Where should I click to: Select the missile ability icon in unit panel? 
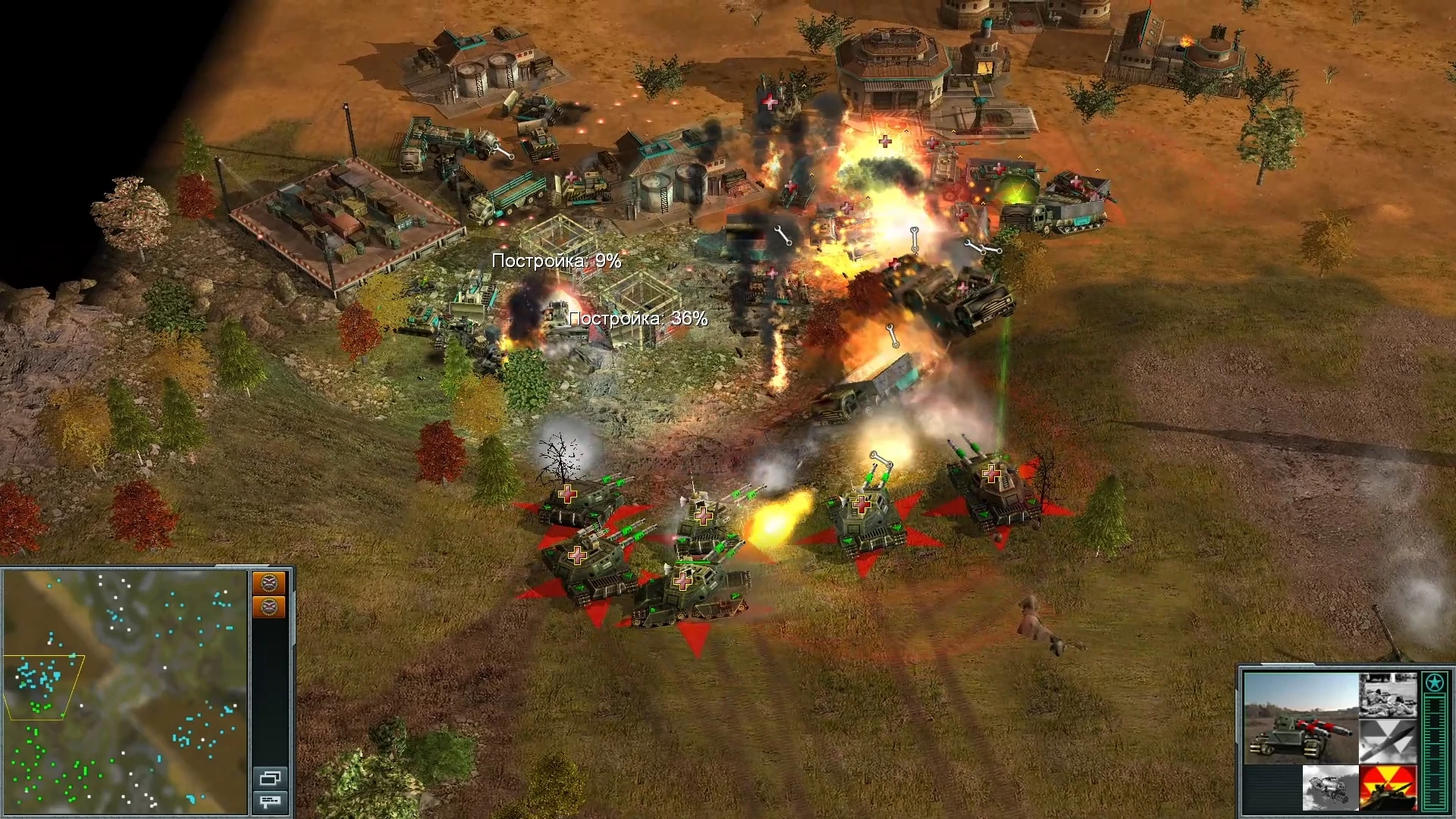coord(1387,740)
